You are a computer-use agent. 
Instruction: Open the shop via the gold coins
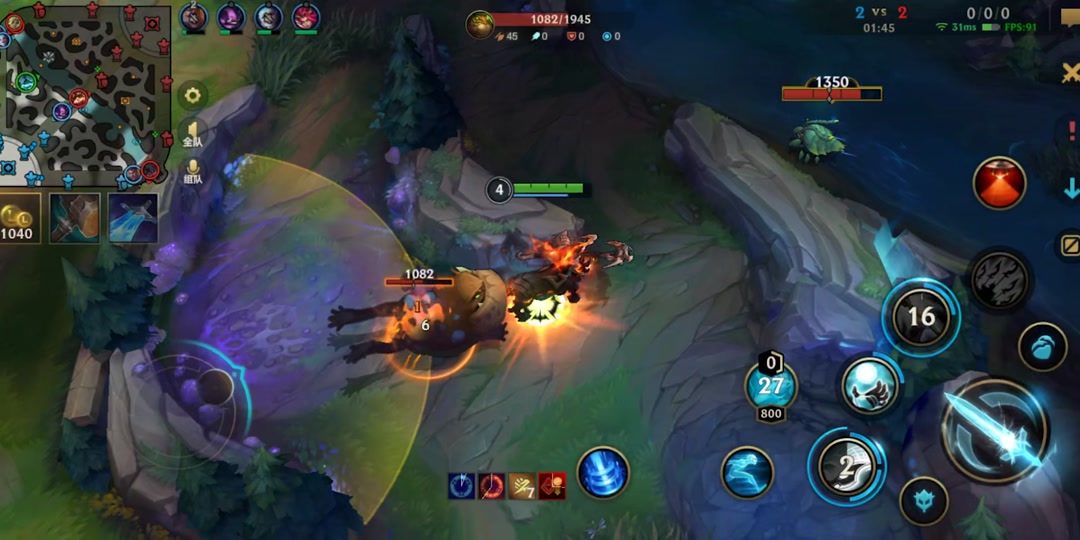(x=17, y=220)
